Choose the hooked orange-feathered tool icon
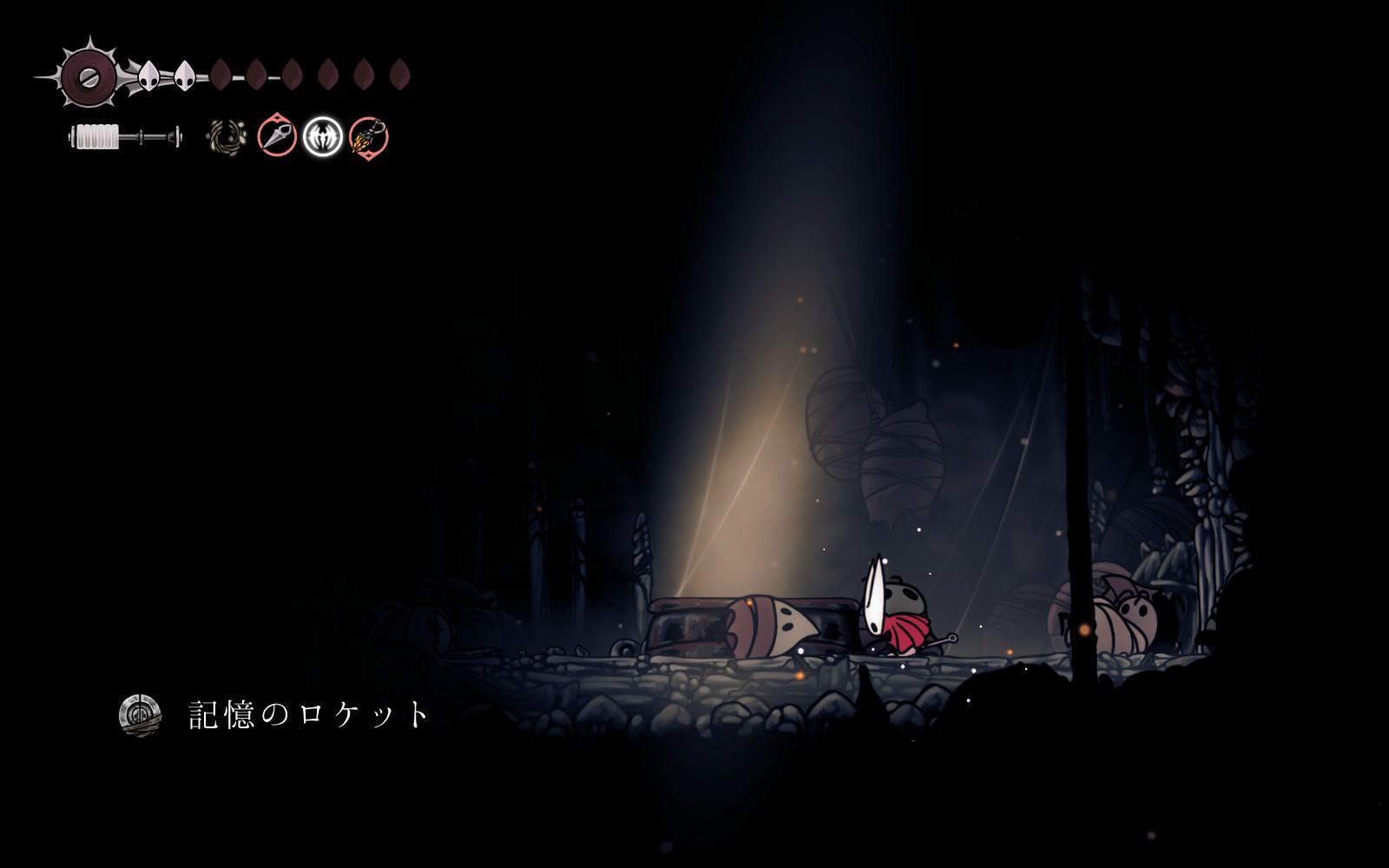 click(369, 137)
